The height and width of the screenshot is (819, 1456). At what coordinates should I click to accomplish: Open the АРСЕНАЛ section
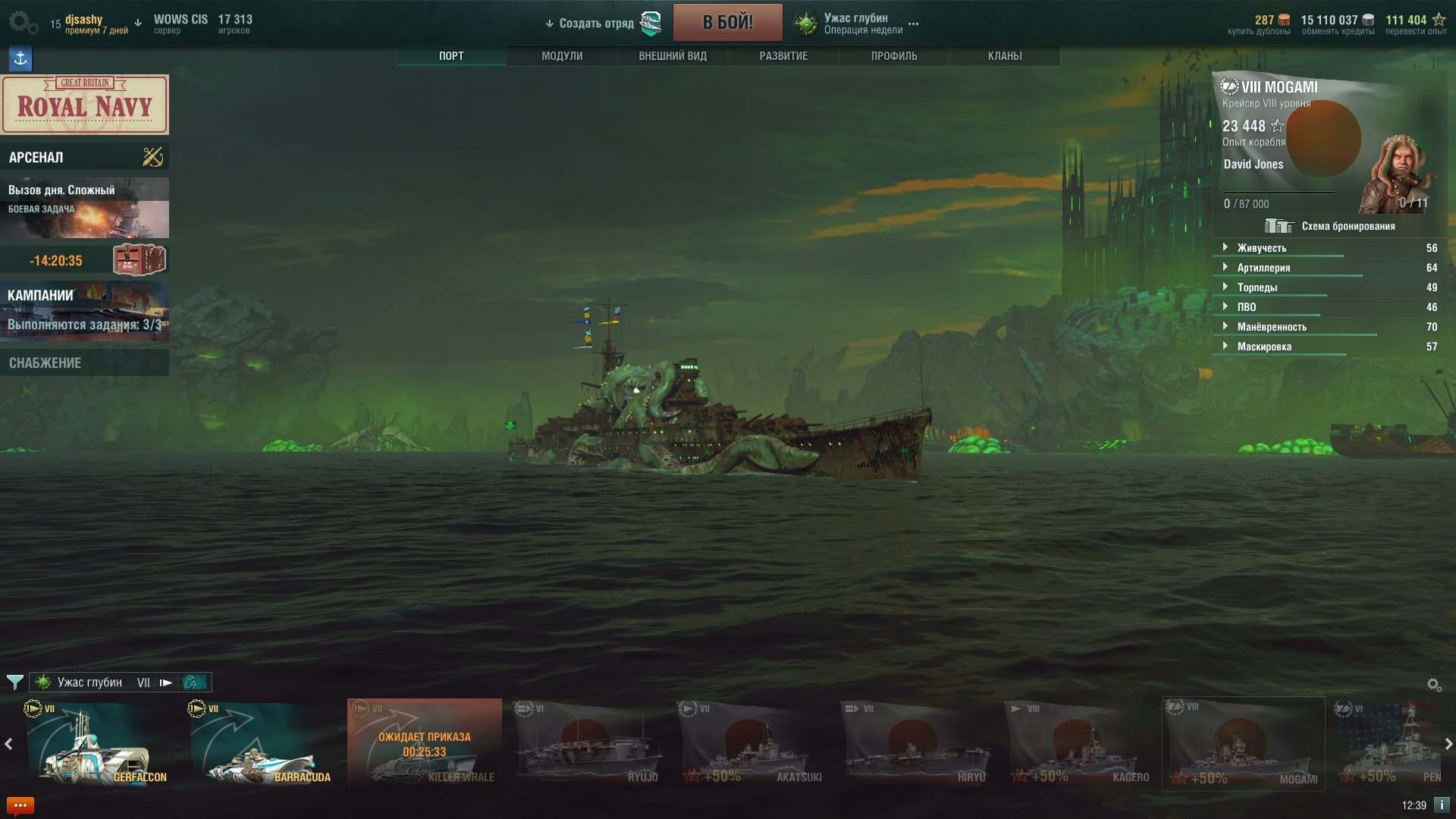[x=85, y=157]
